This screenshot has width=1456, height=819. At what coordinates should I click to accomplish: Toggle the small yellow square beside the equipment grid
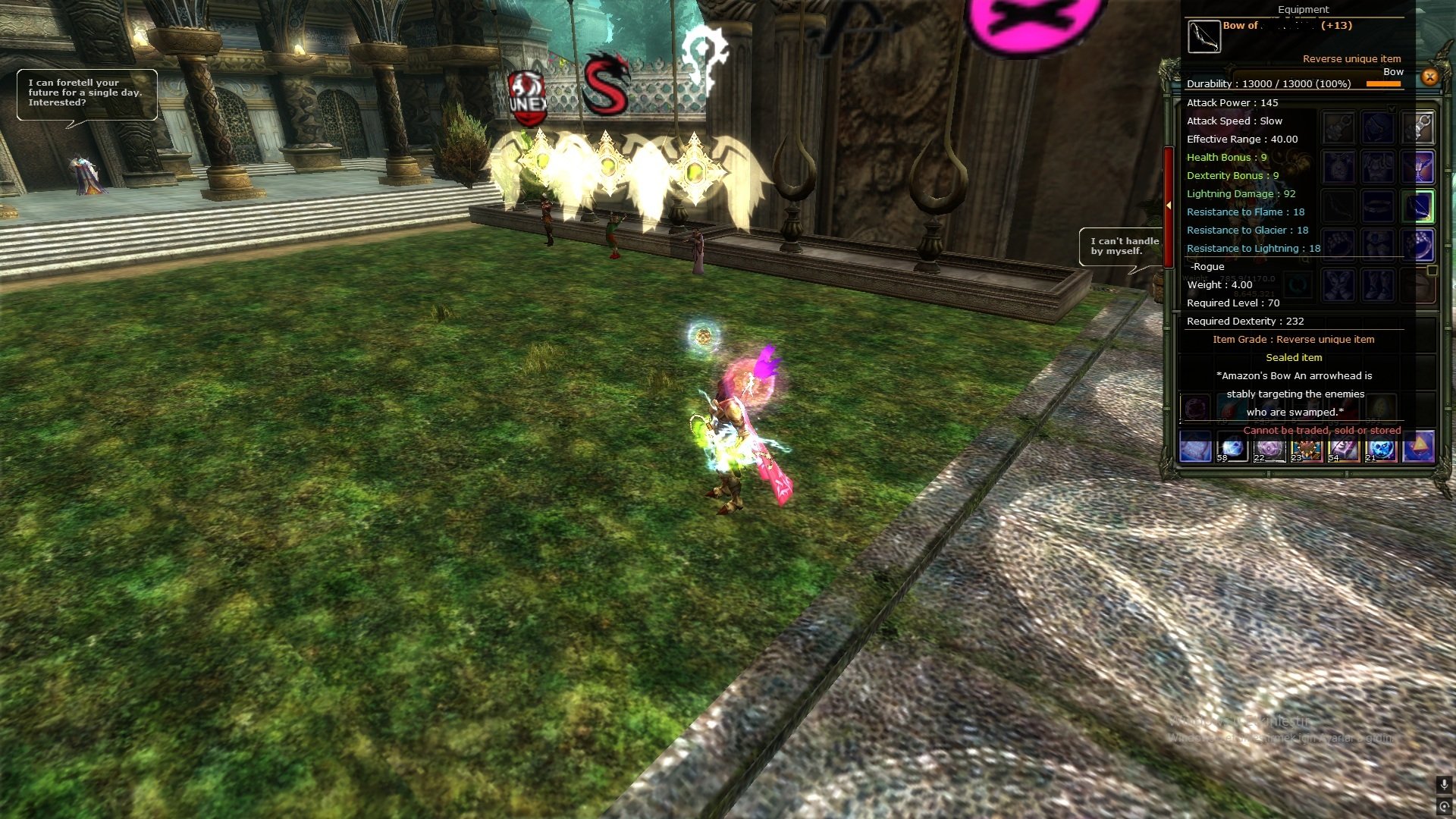click(1432, 271)
